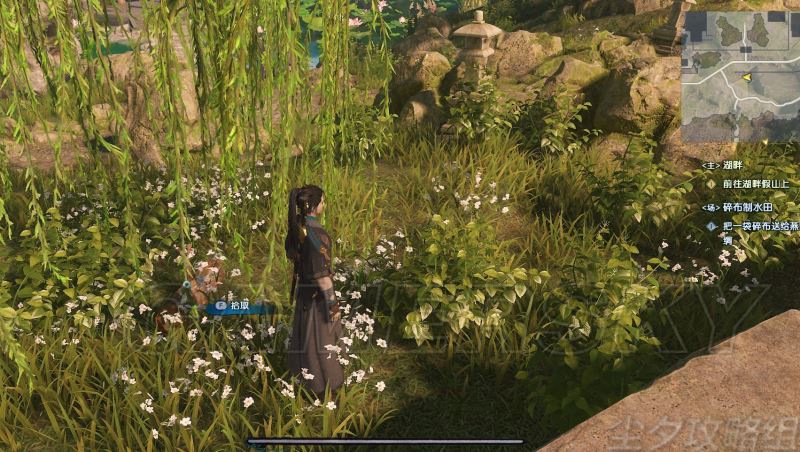800x452 pixels.
Task: Open the minimap
Action: coord(740,76)
